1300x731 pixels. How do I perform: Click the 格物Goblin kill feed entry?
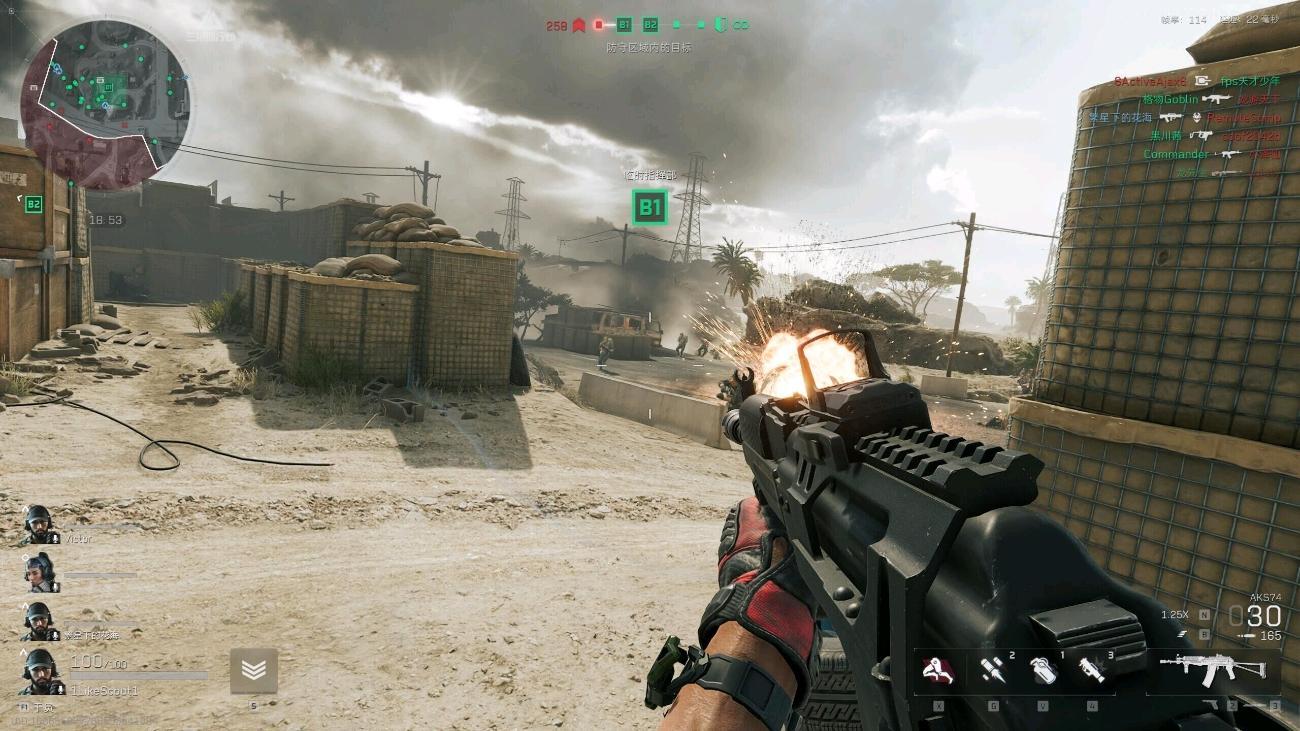pos(1170,99)
